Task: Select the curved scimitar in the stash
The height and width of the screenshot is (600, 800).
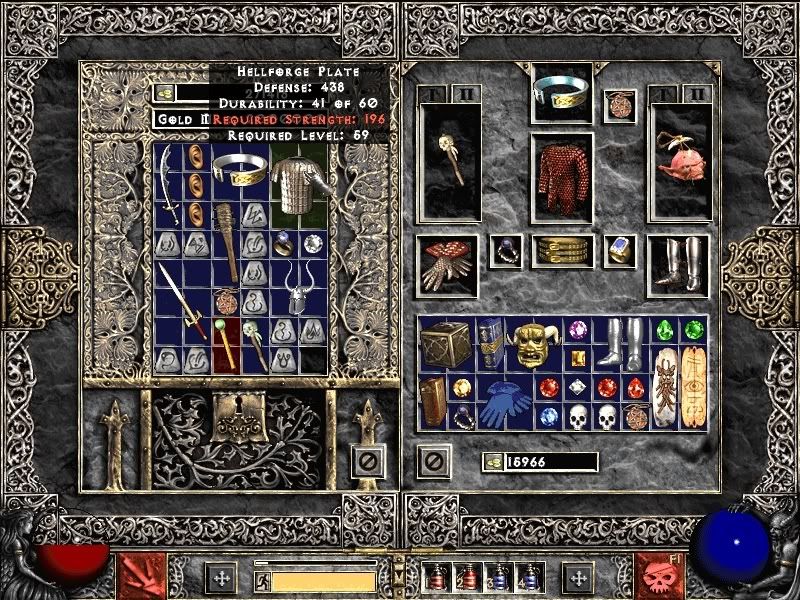Action: tap(169, 185)
